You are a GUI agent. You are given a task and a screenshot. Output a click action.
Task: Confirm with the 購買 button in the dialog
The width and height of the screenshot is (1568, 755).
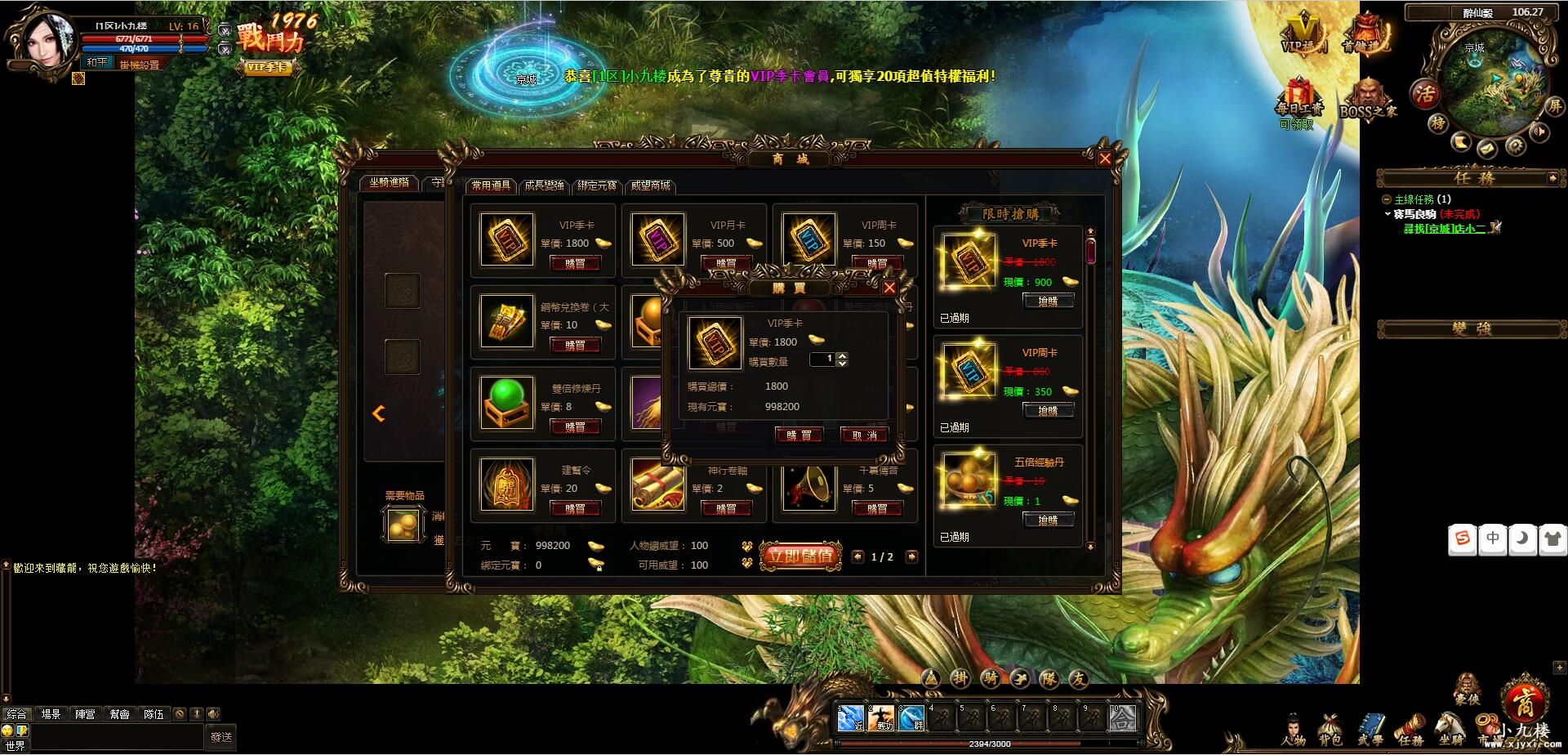[799, 436]
